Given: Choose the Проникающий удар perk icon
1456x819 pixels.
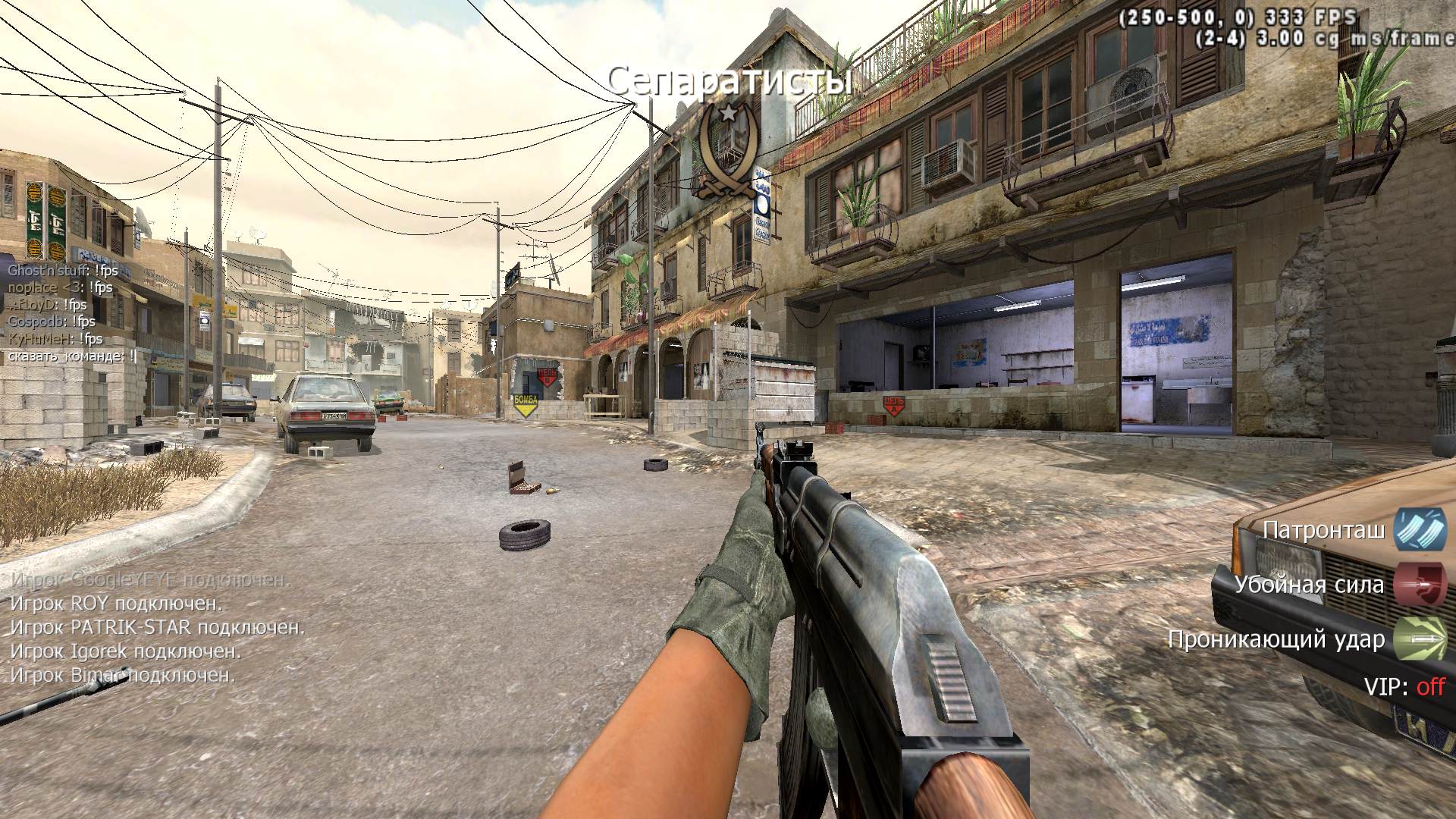Looking at the screenshot, I should point(1420,639).
